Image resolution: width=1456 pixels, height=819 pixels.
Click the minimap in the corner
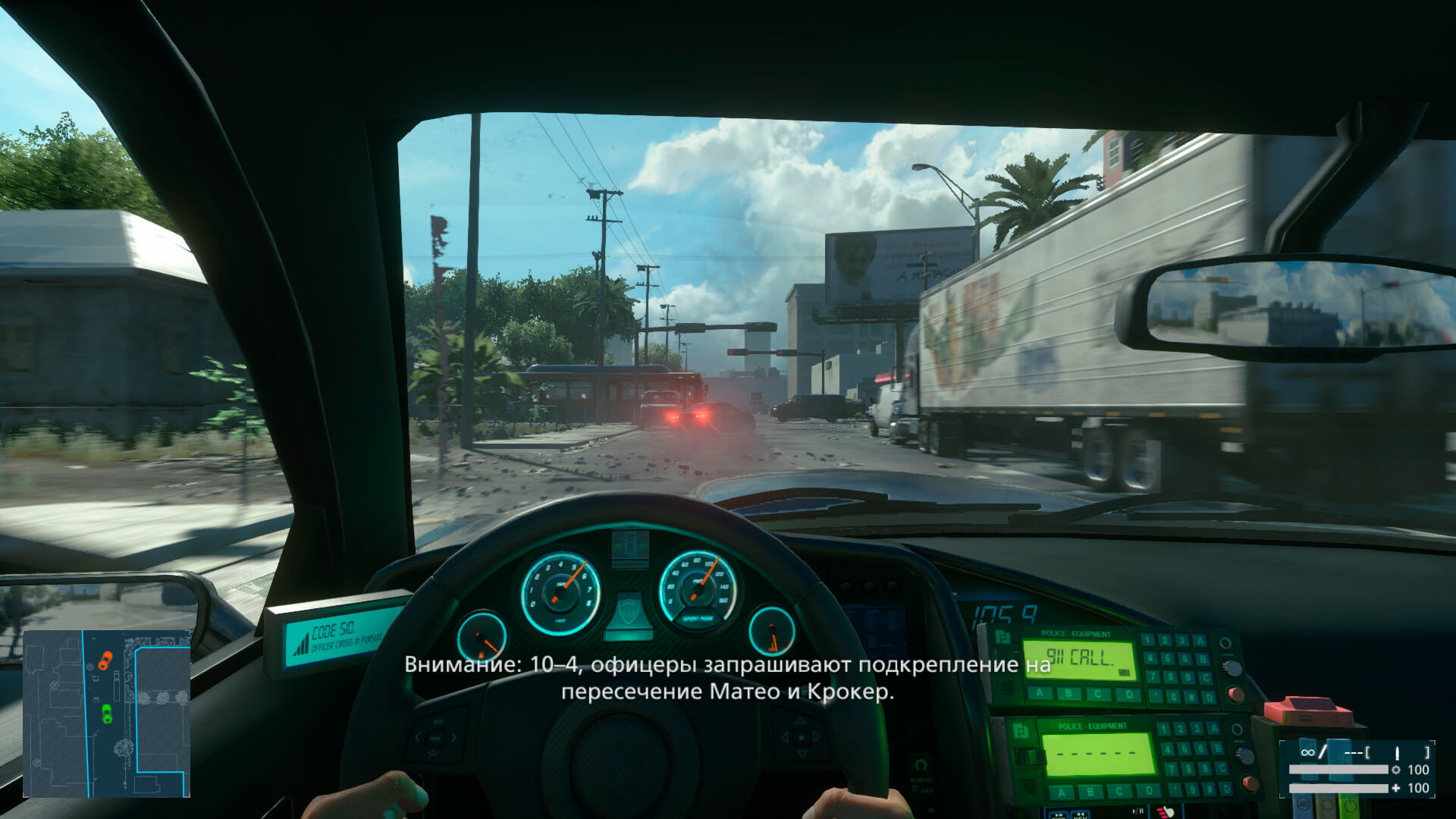coord(106,714)
